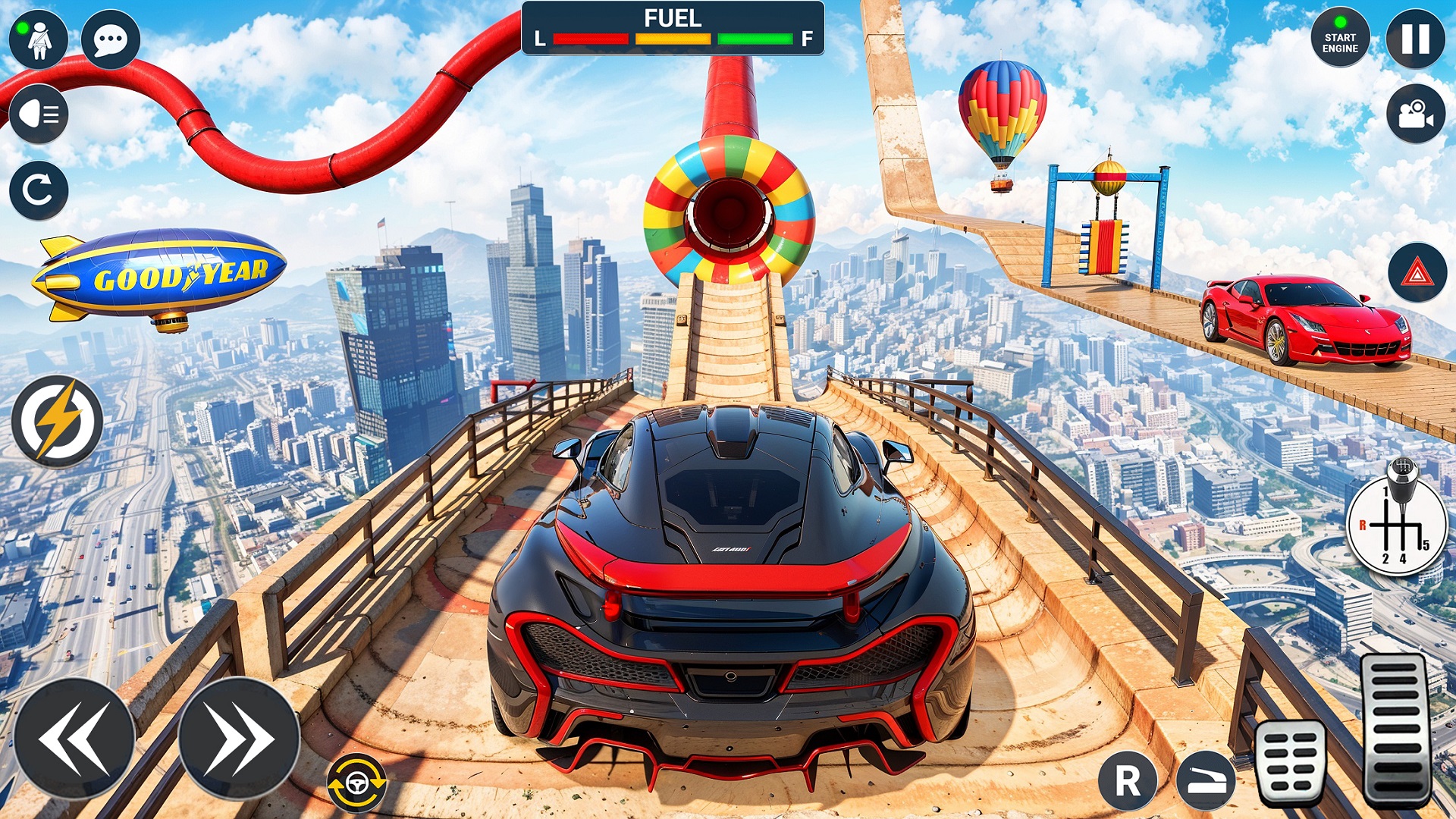Shift the gear stick to reverse

[x=1363, y=525]
